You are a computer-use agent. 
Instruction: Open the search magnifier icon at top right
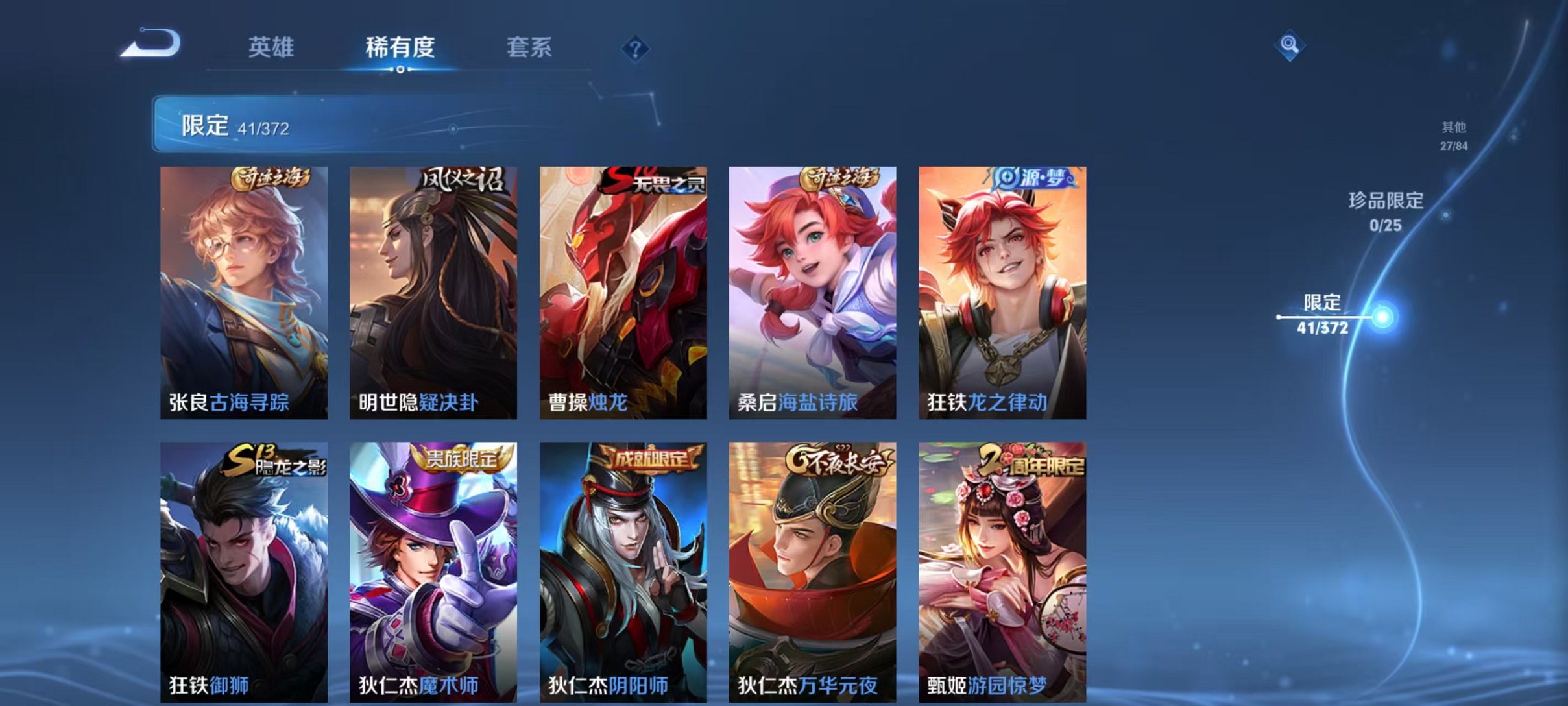tap(1291, 47)
